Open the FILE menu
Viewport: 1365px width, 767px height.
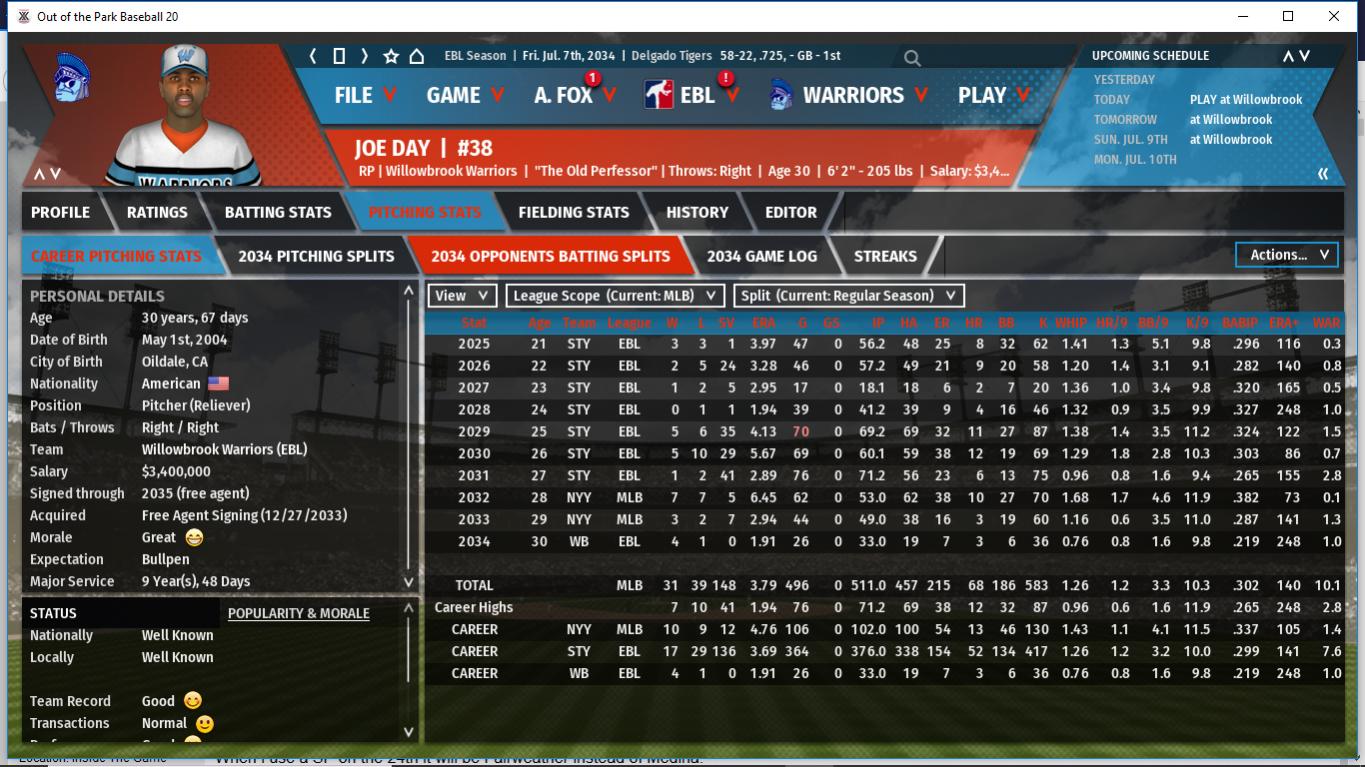tap(364, 95)
